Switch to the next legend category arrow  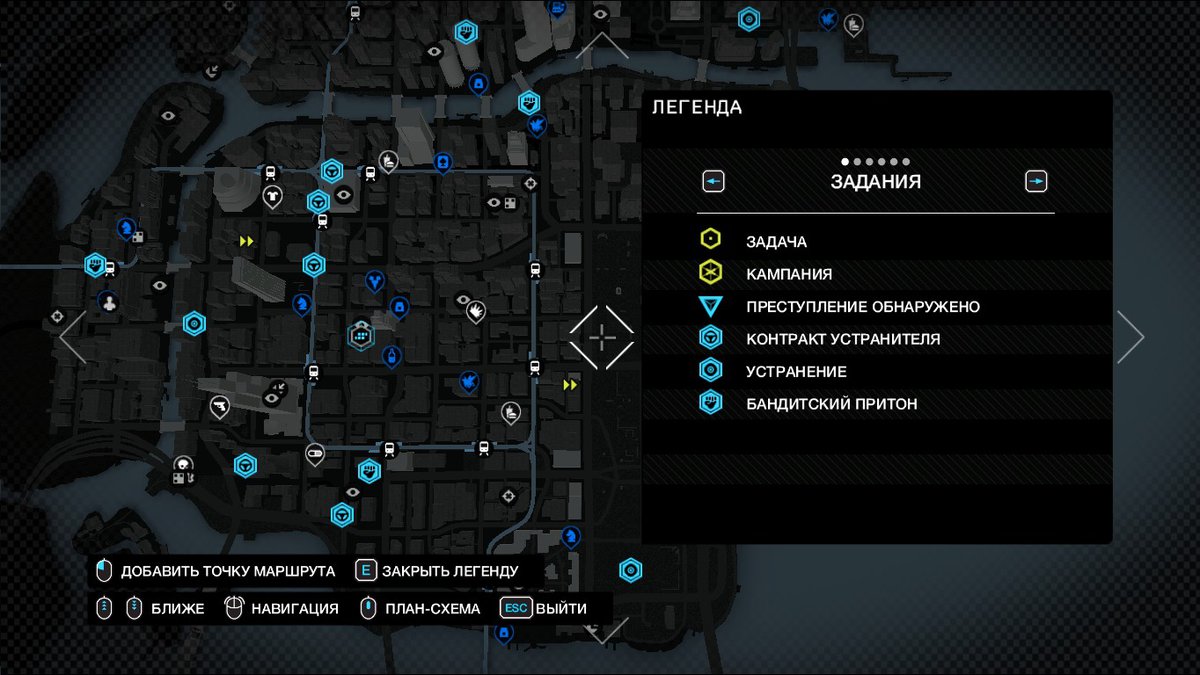pos(1036,182)
